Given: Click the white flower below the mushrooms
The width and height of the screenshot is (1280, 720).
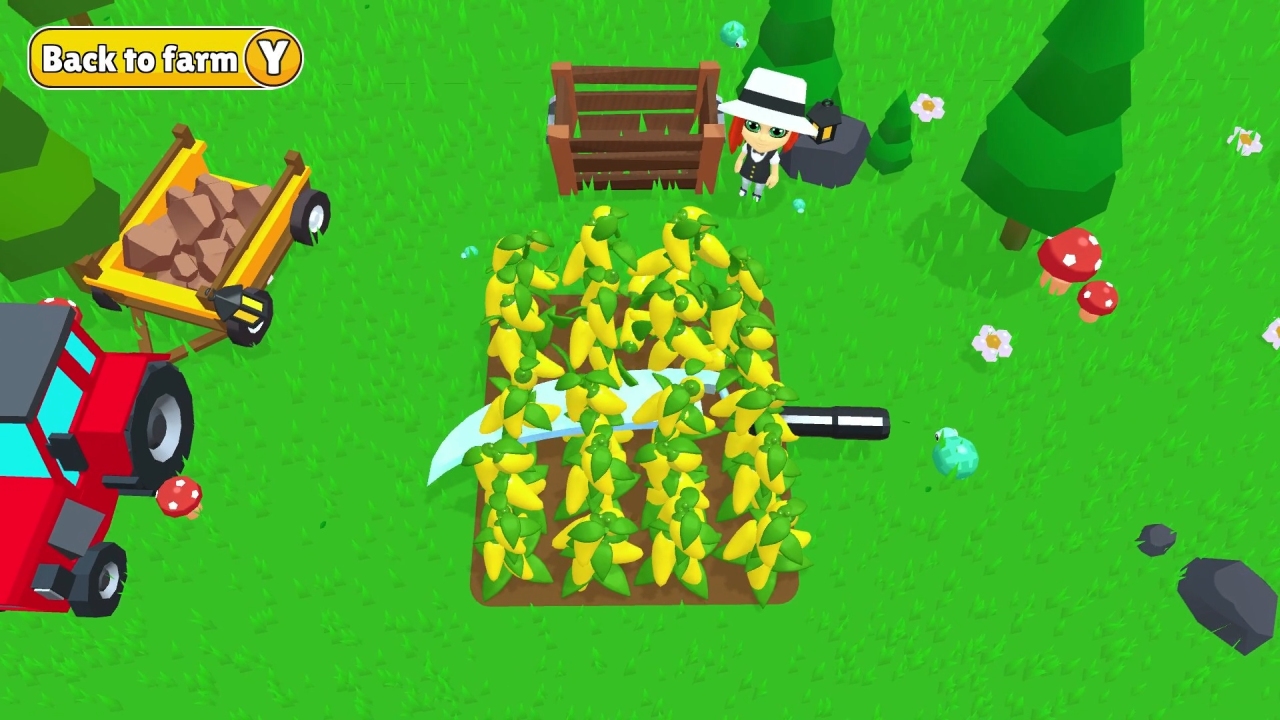Looking at the screenshot, I should [x=990, y=342].
